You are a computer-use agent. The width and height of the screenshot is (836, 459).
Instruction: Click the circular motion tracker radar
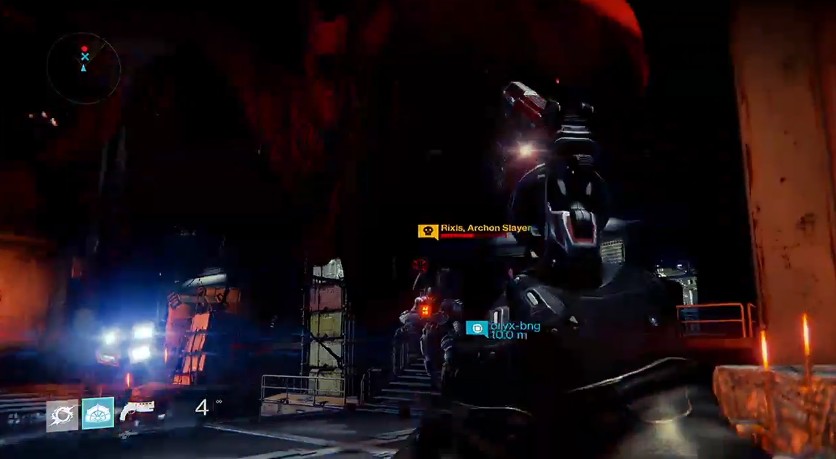[x=84, y=67]
